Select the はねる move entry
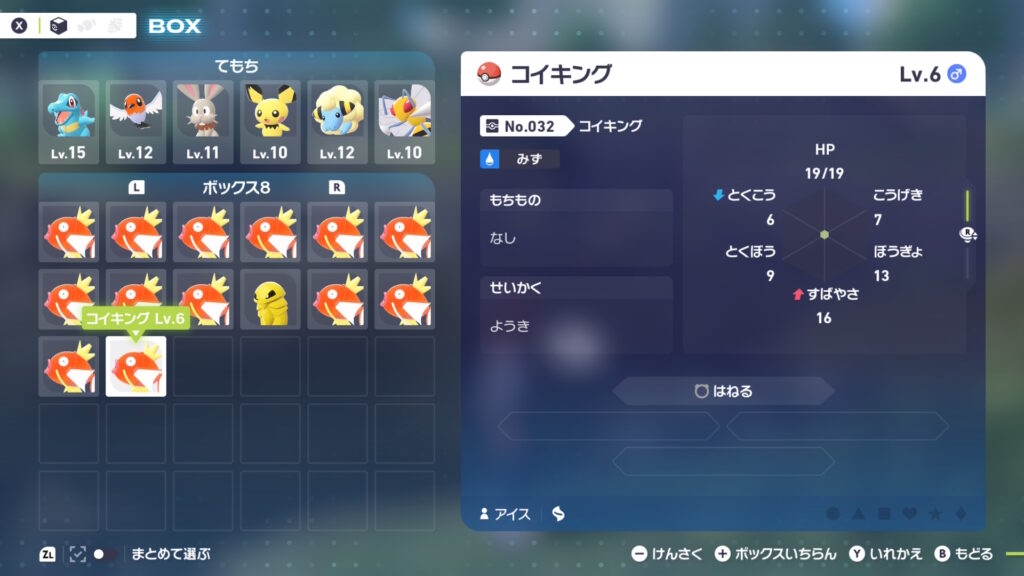The width and height of the screenshot is (1024, 576). tap(723, 391)
